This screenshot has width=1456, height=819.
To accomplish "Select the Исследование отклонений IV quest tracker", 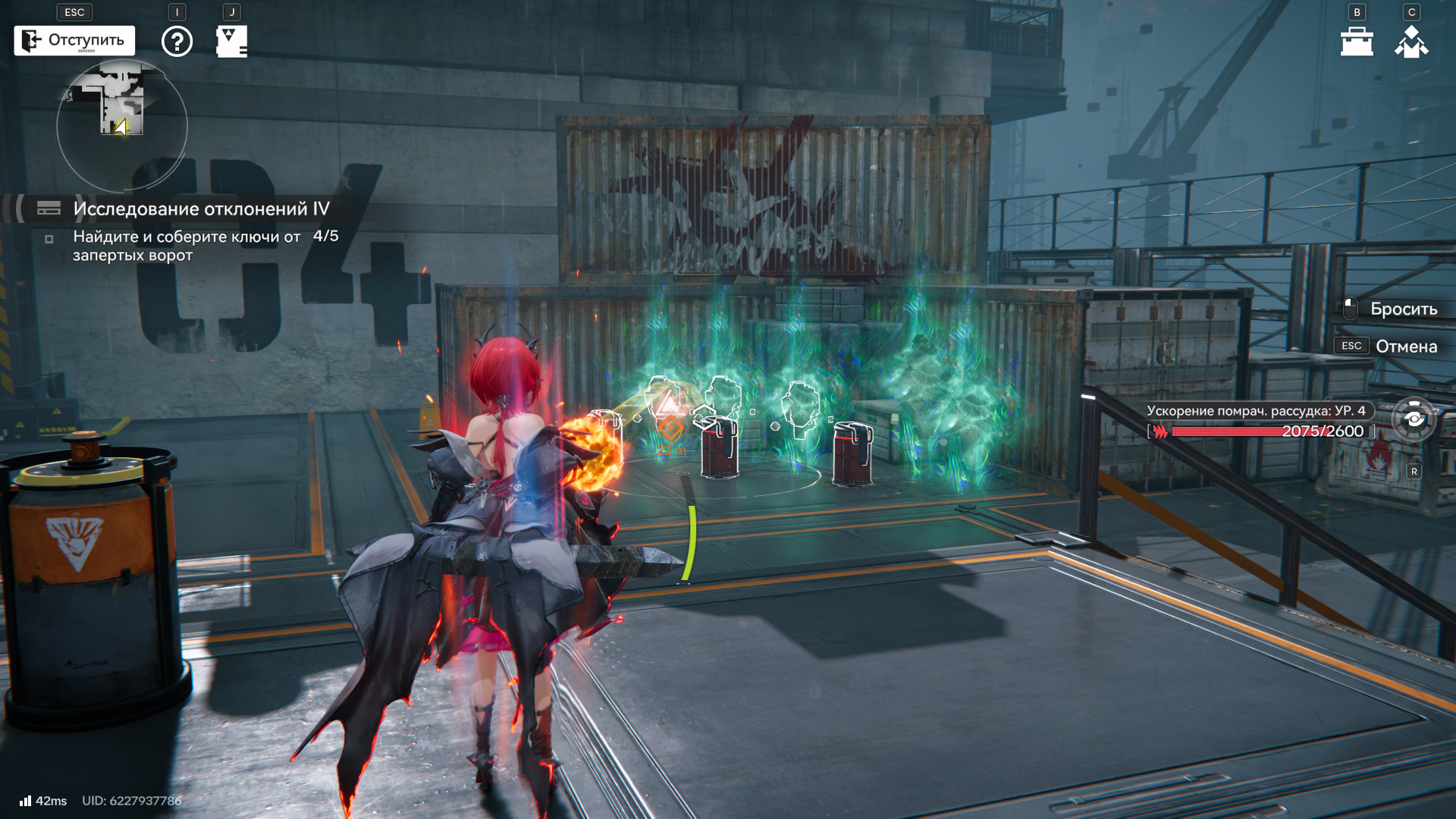I will (x=201, y=209).
